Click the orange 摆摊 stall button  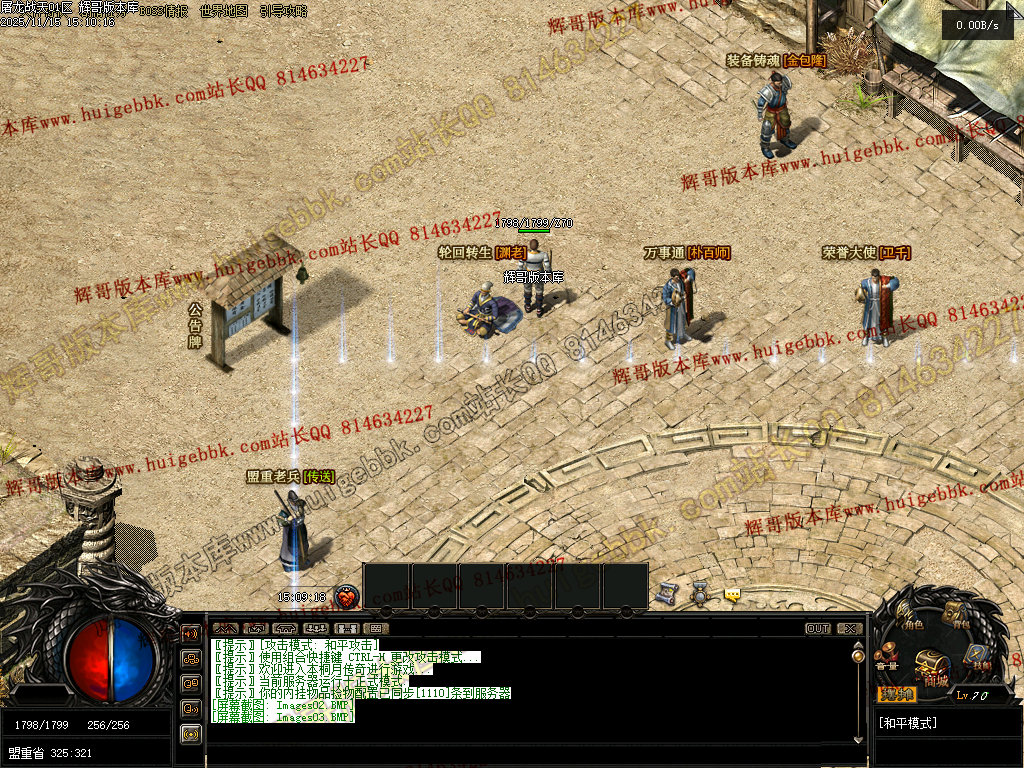(896, 694)
